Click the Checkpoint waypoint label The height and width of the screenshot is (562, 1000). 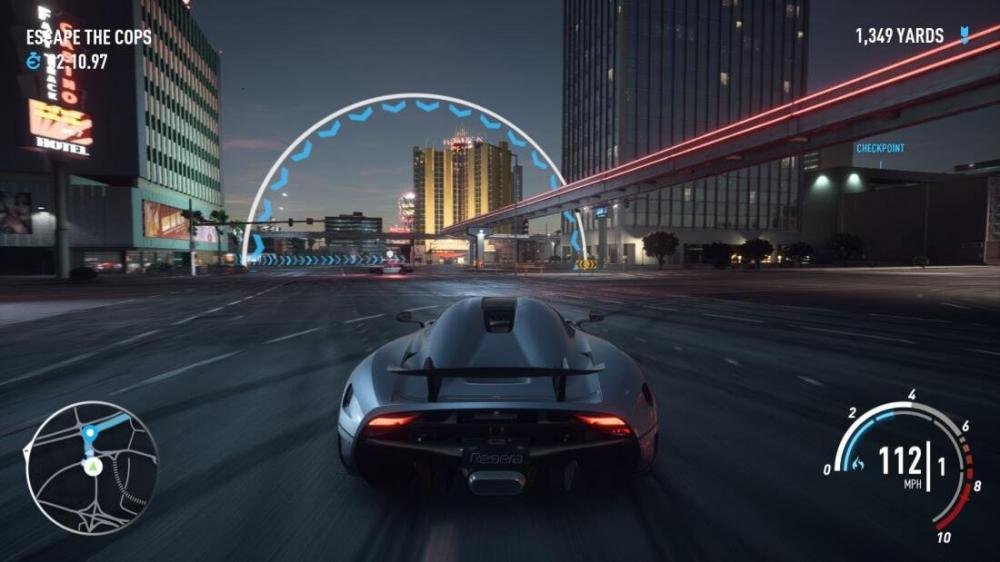[880, 148]
